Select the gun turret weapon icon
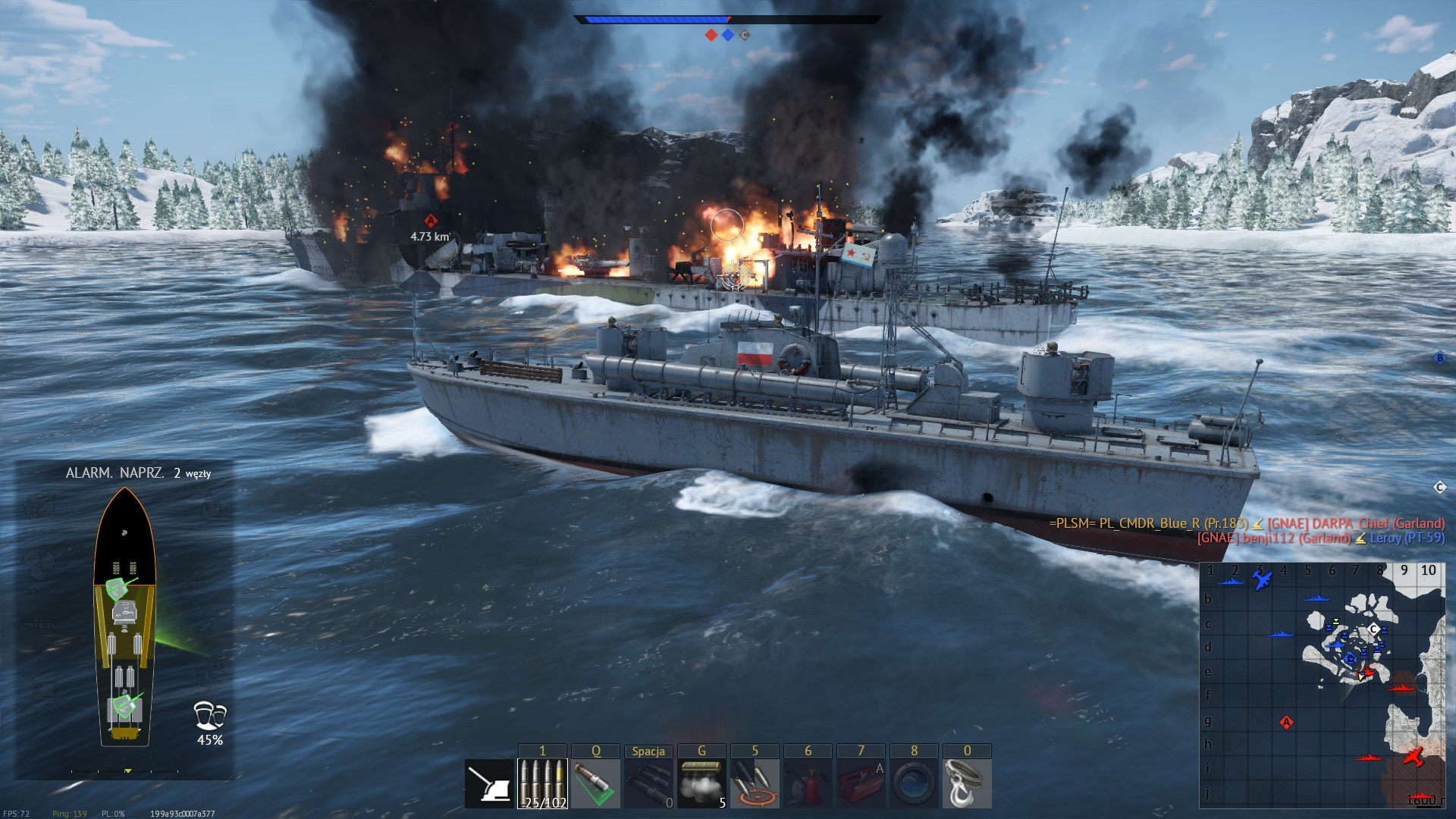Screen dimensions: 1456x819 click(x=489, y=783)
